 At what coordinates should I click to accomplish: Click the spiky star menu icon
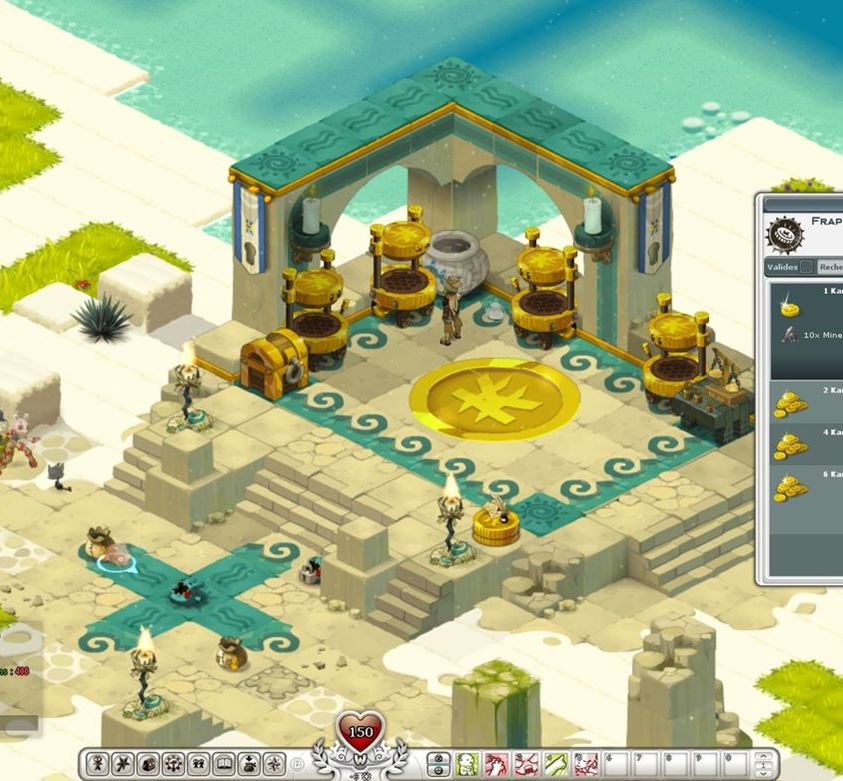tap(123, 765)
